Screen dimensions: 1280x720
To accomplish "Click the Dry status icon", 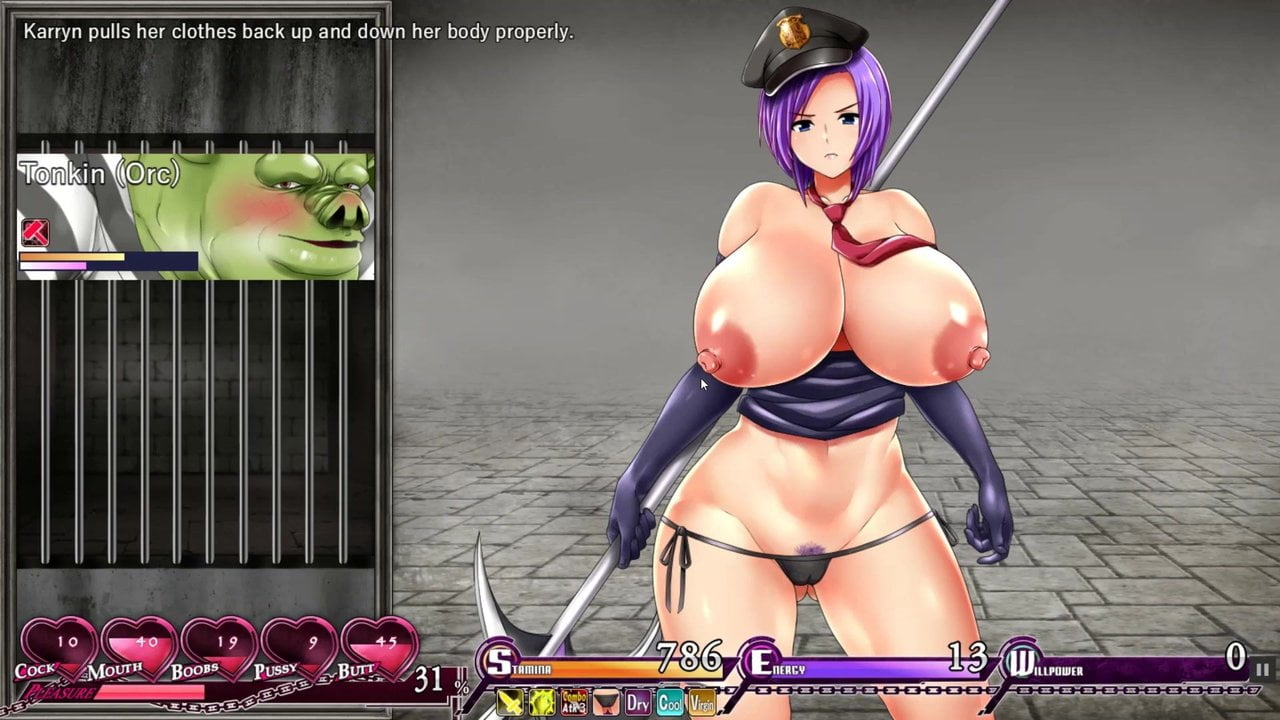I will click(638, 703).
